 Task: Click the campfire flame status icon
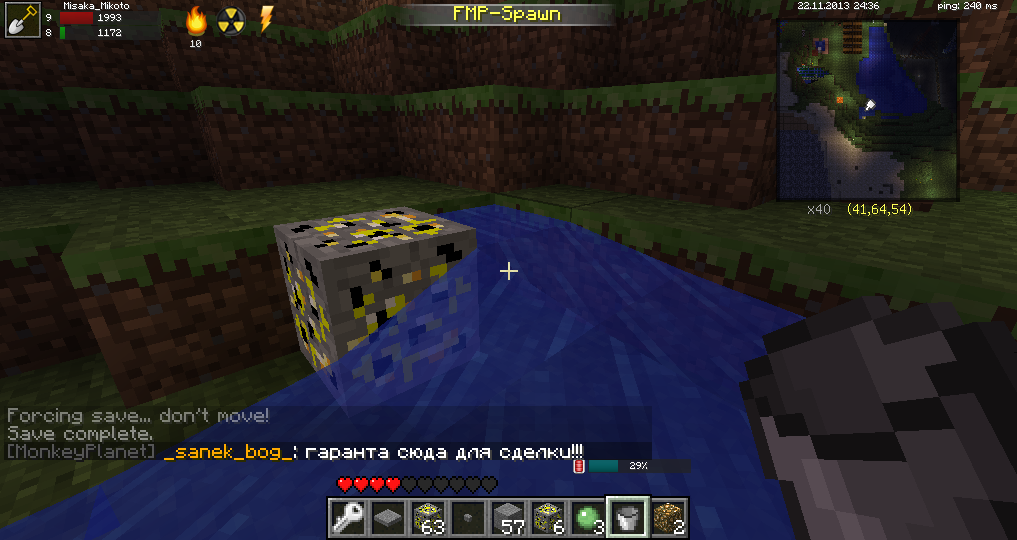pyautogui.click(x=196, y=19)
